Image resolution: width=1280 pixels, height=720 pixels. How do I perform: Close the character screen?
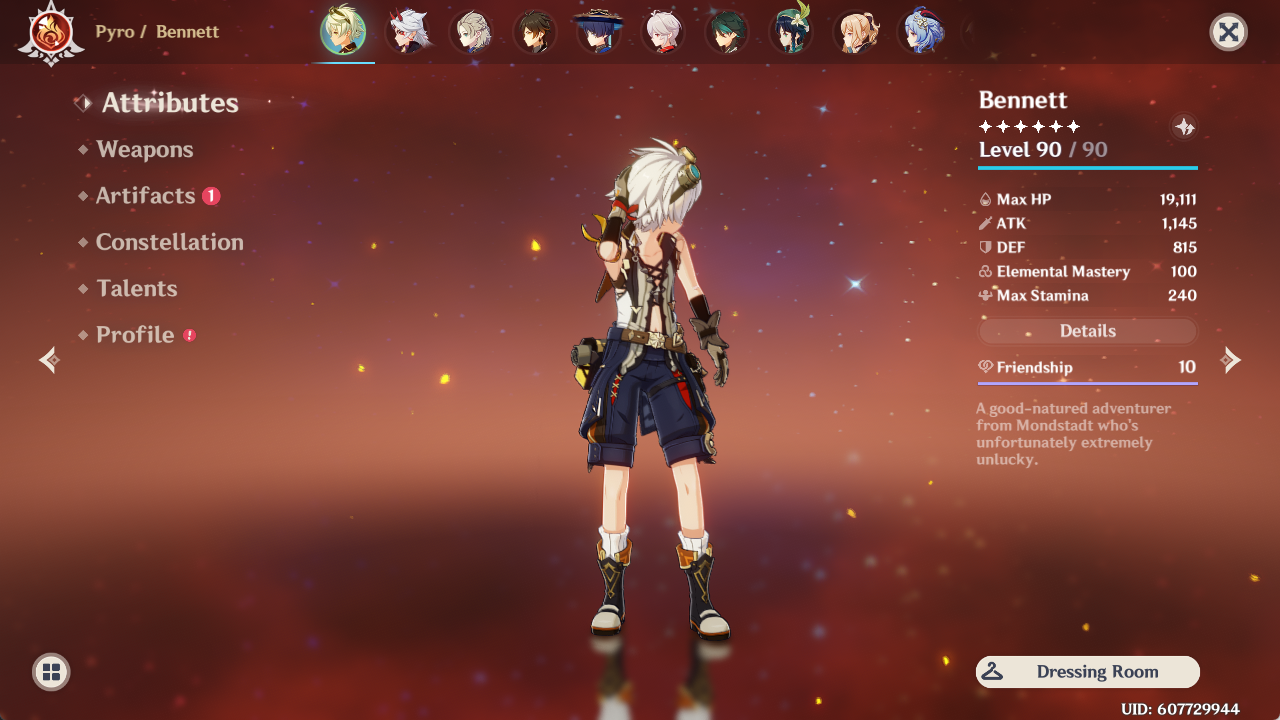click(x=1228, y=32)
